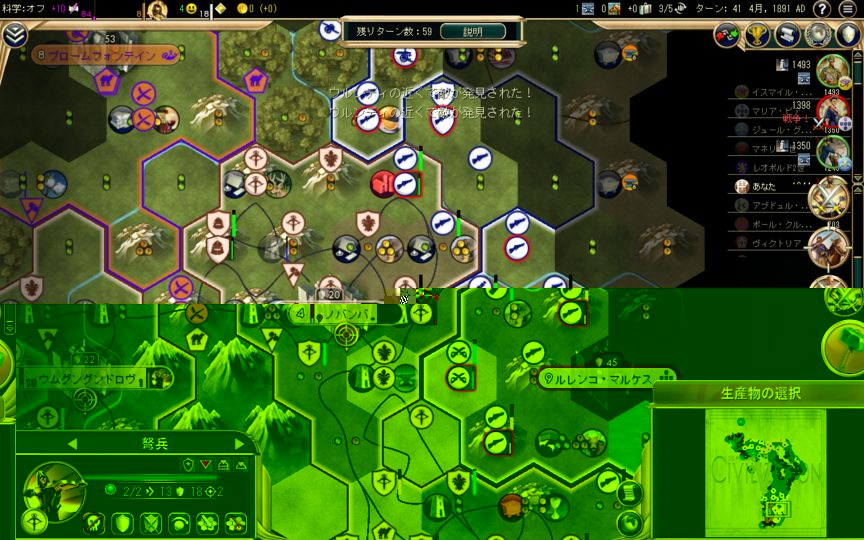Open the help question mark menu
Image resolution: width=864 pixels, height=540 pixels.
(822, 9)
